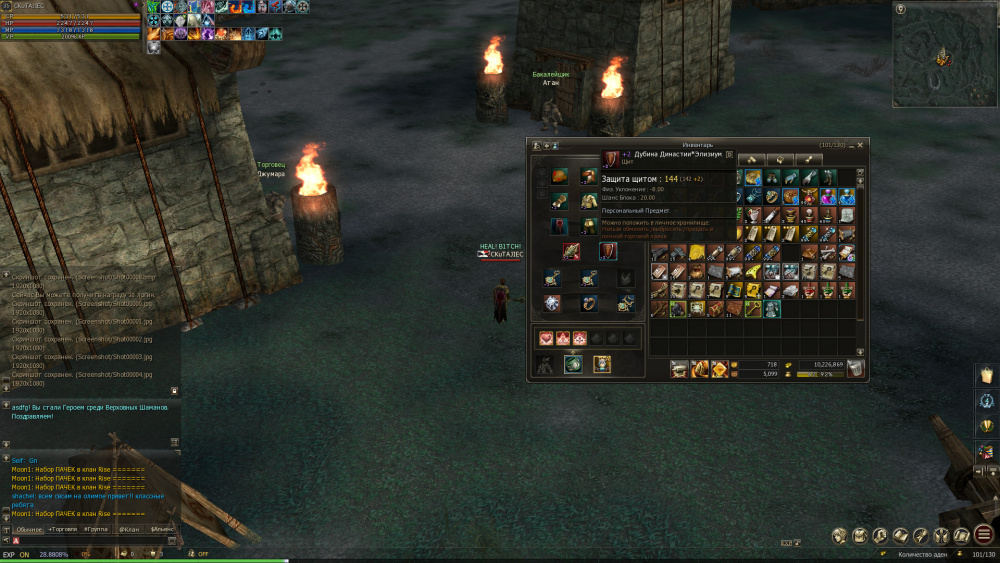Close the inventory window
The height and width of the screenshot is (563, 1000).
(863, 145)
